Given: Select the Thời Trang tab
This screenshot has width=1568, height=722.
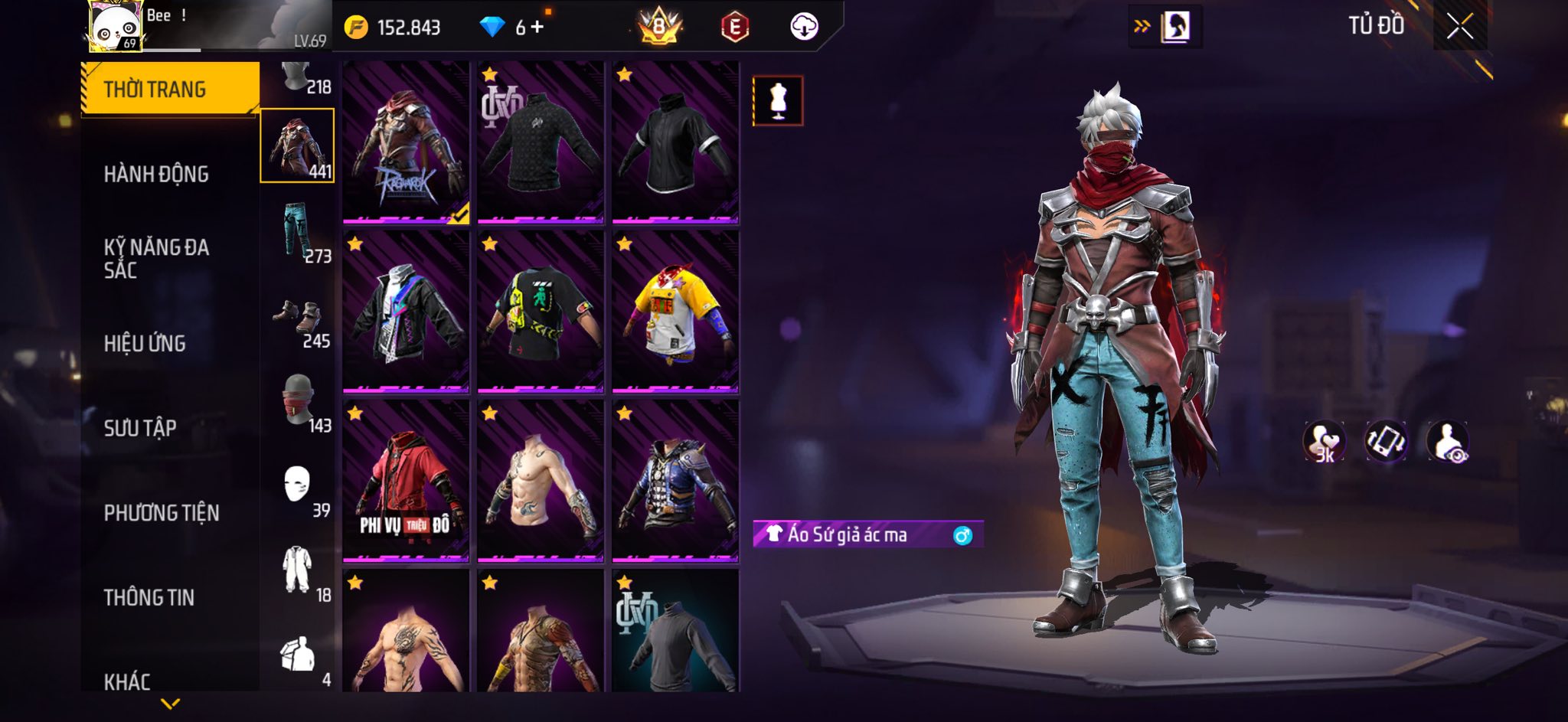Looking at the screenshot, I should tap(155, 90).
